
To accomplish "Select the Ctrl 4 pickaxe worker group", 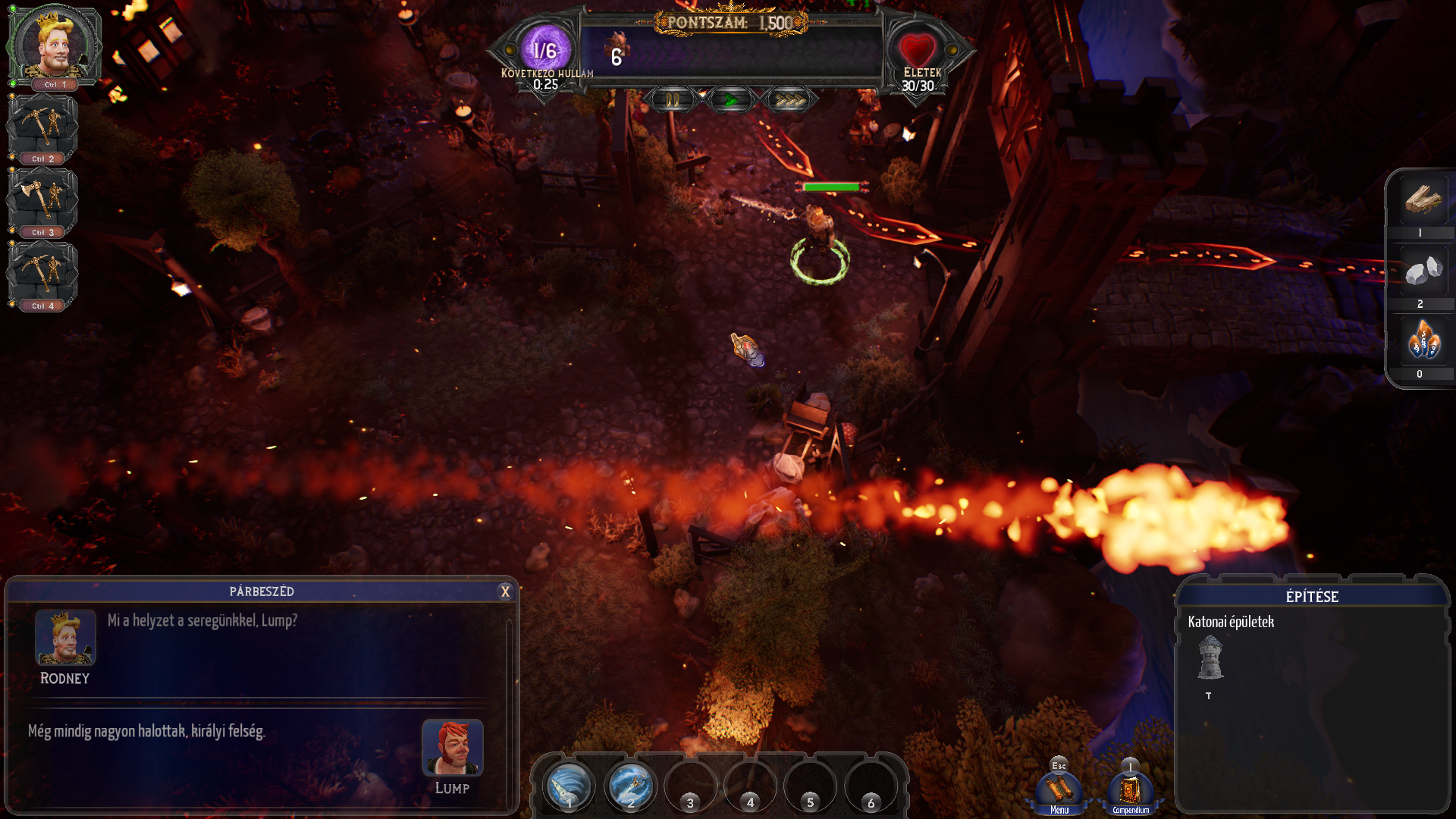I will click(x=42, y=273).
